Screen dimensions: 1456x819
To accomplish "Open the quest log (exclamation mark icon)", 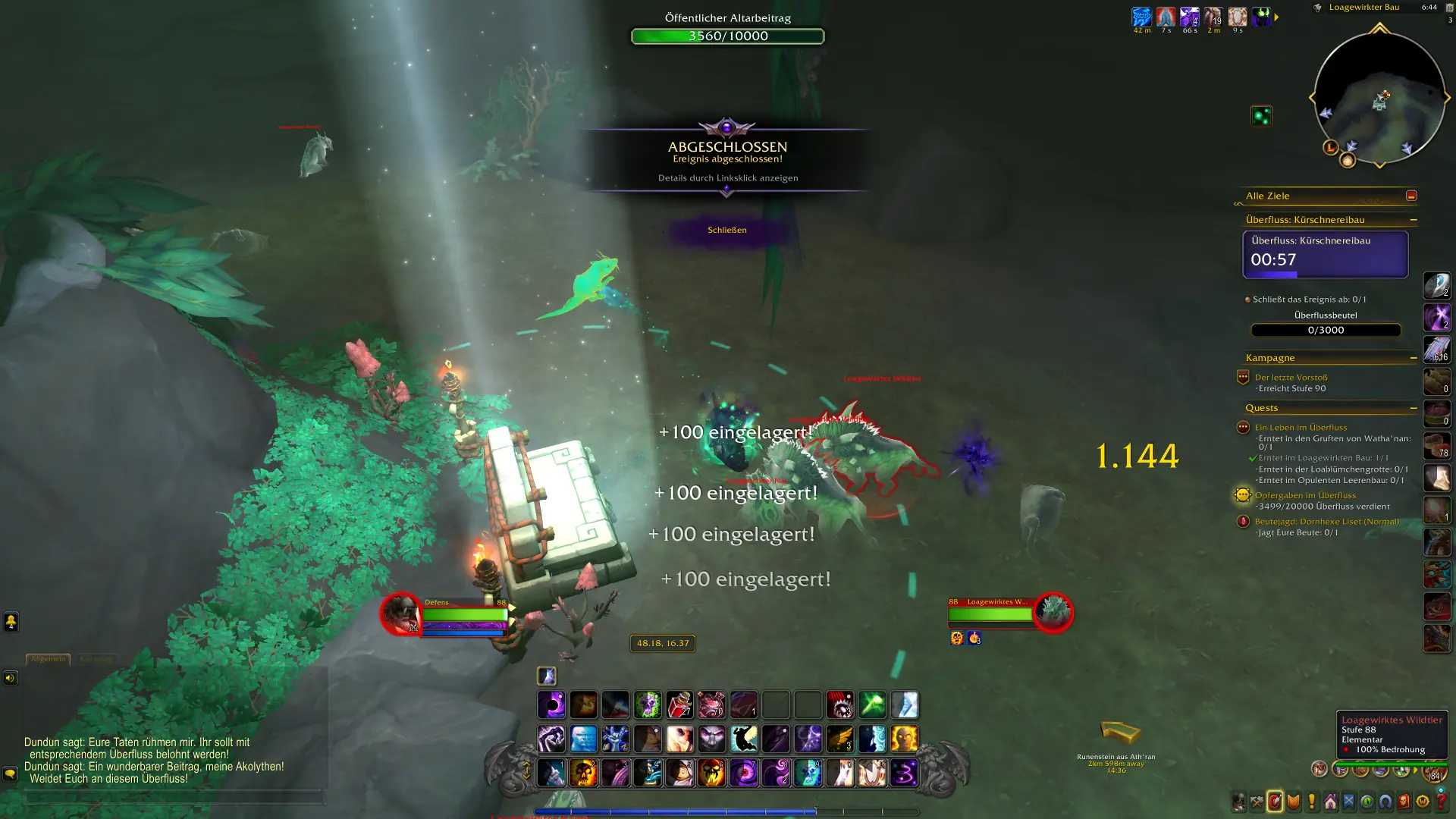I will (x=1312, y=802).
